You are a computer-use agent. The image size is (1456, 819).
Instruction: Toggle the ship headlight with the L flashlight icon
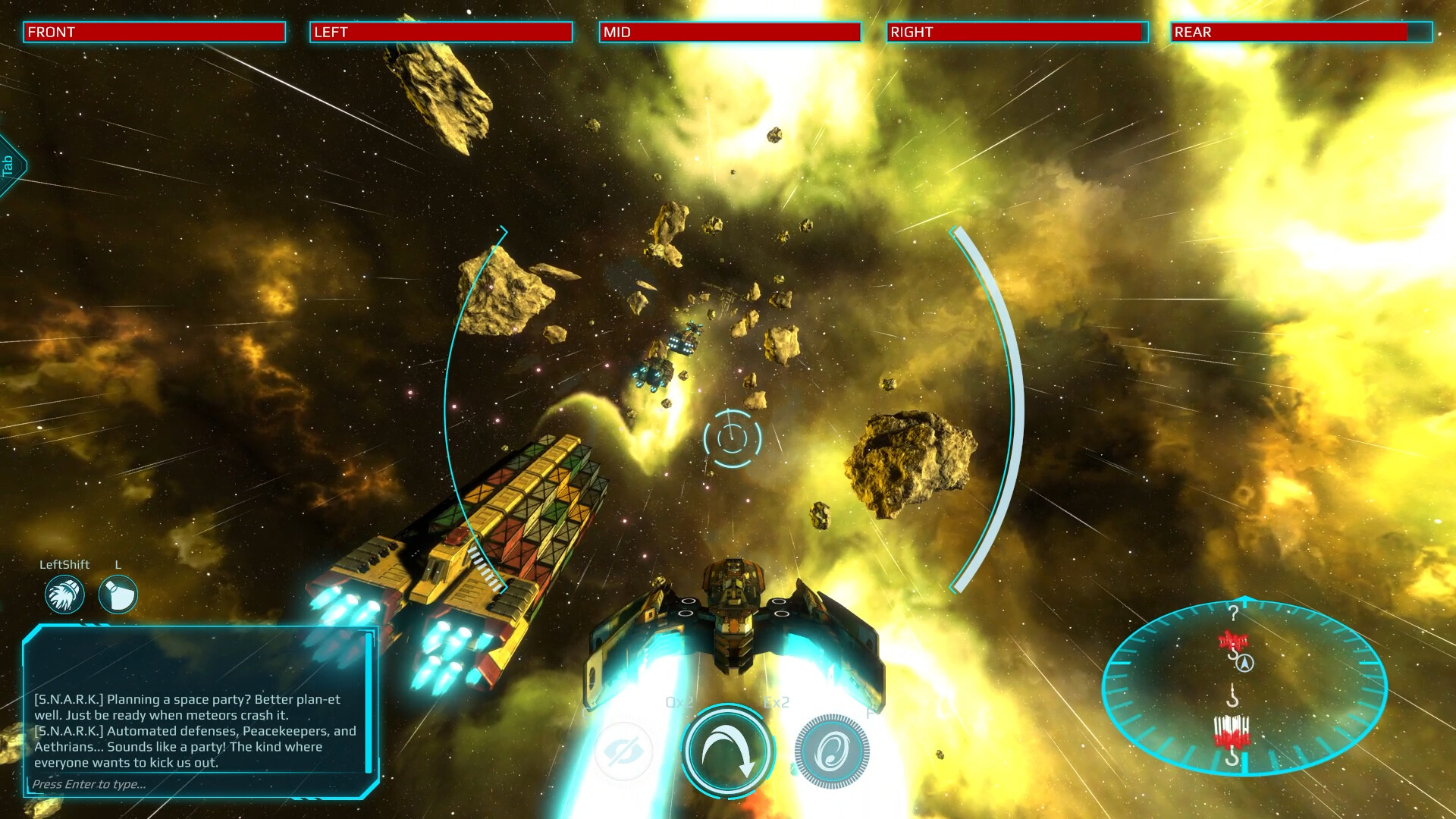(x=118, y=594)
